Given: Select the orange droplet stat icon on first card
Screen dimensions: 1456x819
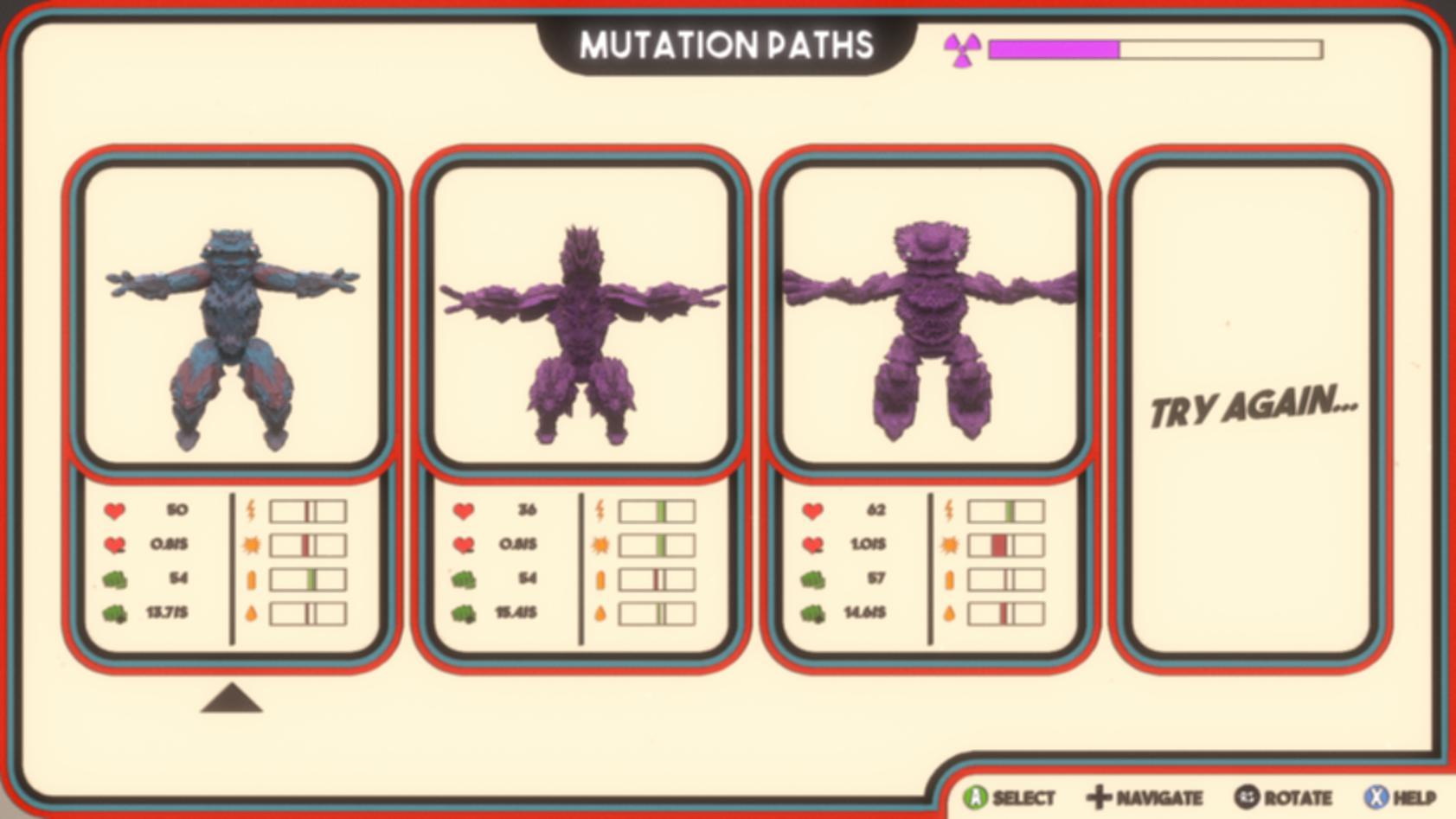Looking at the screenshot, I should (252, 614).
